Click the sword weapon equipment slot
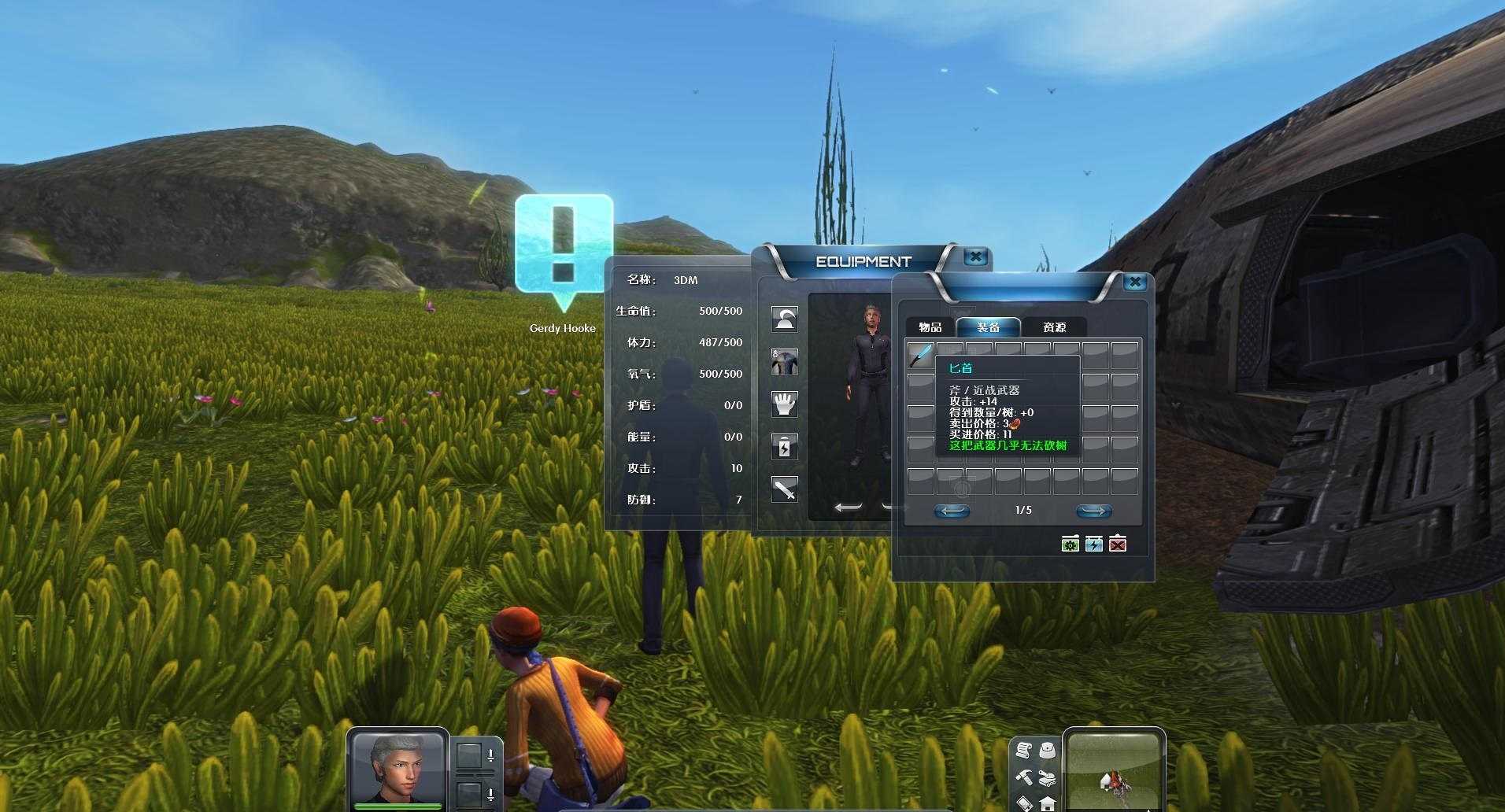Screen dimensions: 1505x812 [x=784, y=489]
